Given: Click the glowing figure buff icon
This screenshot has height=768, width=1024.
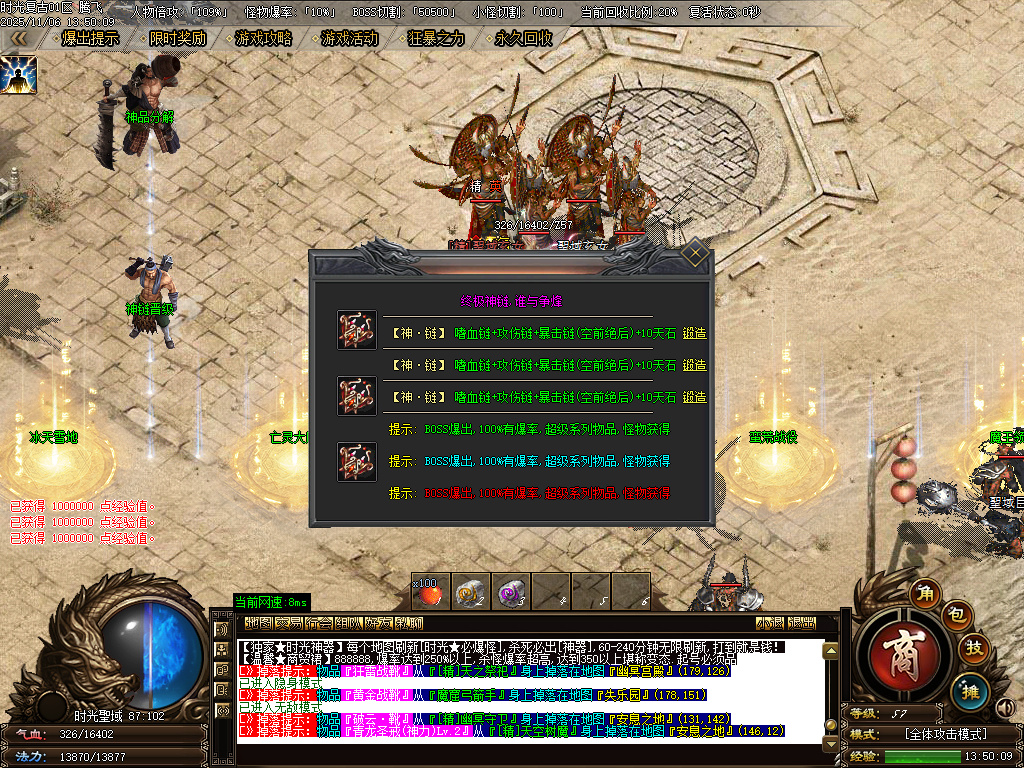Looking at the screenshot, I should click(x=18, y=75).
